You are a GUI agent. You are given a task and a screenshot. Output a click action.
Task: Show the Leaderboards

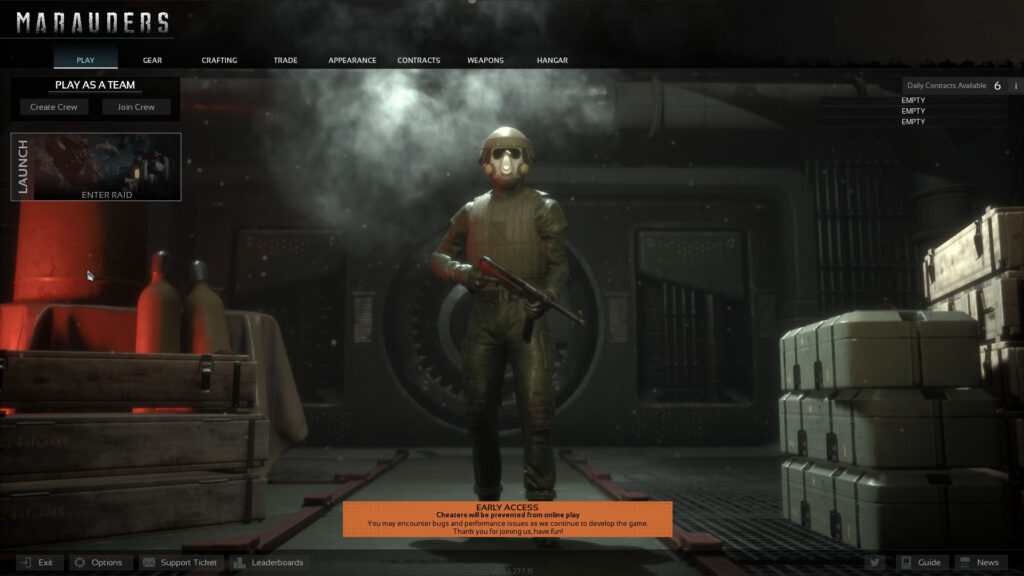coord(268,563)
